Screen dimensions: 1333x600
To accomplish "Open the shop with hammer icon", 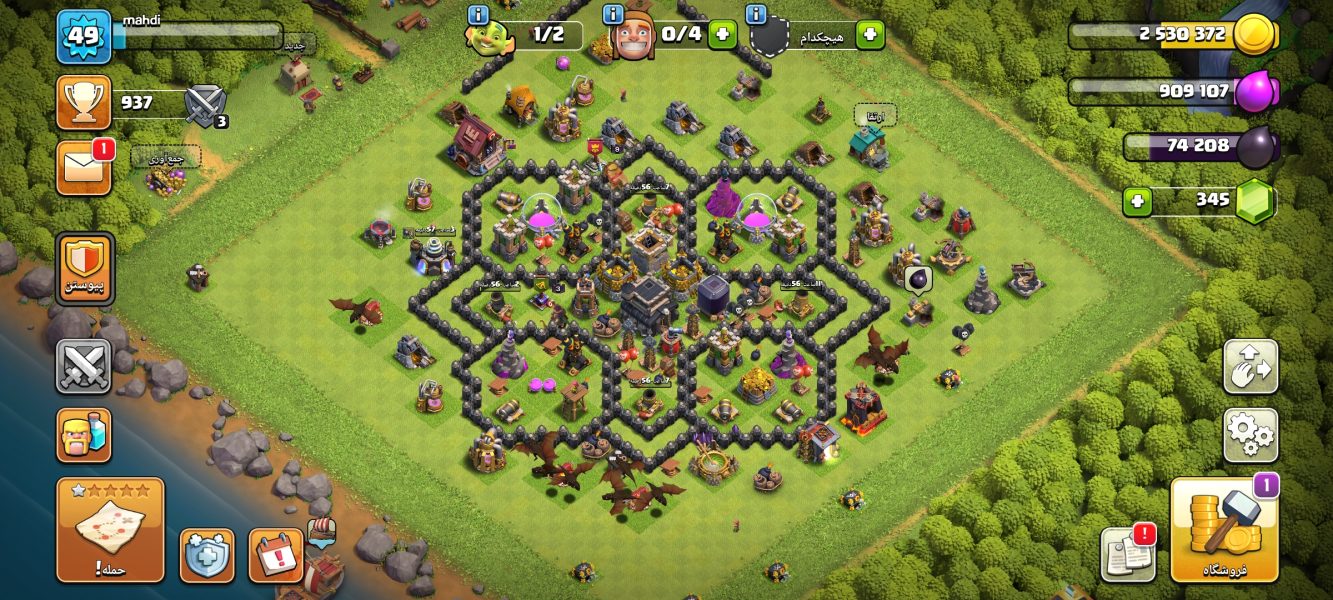I will click(x=1224, y=530).
